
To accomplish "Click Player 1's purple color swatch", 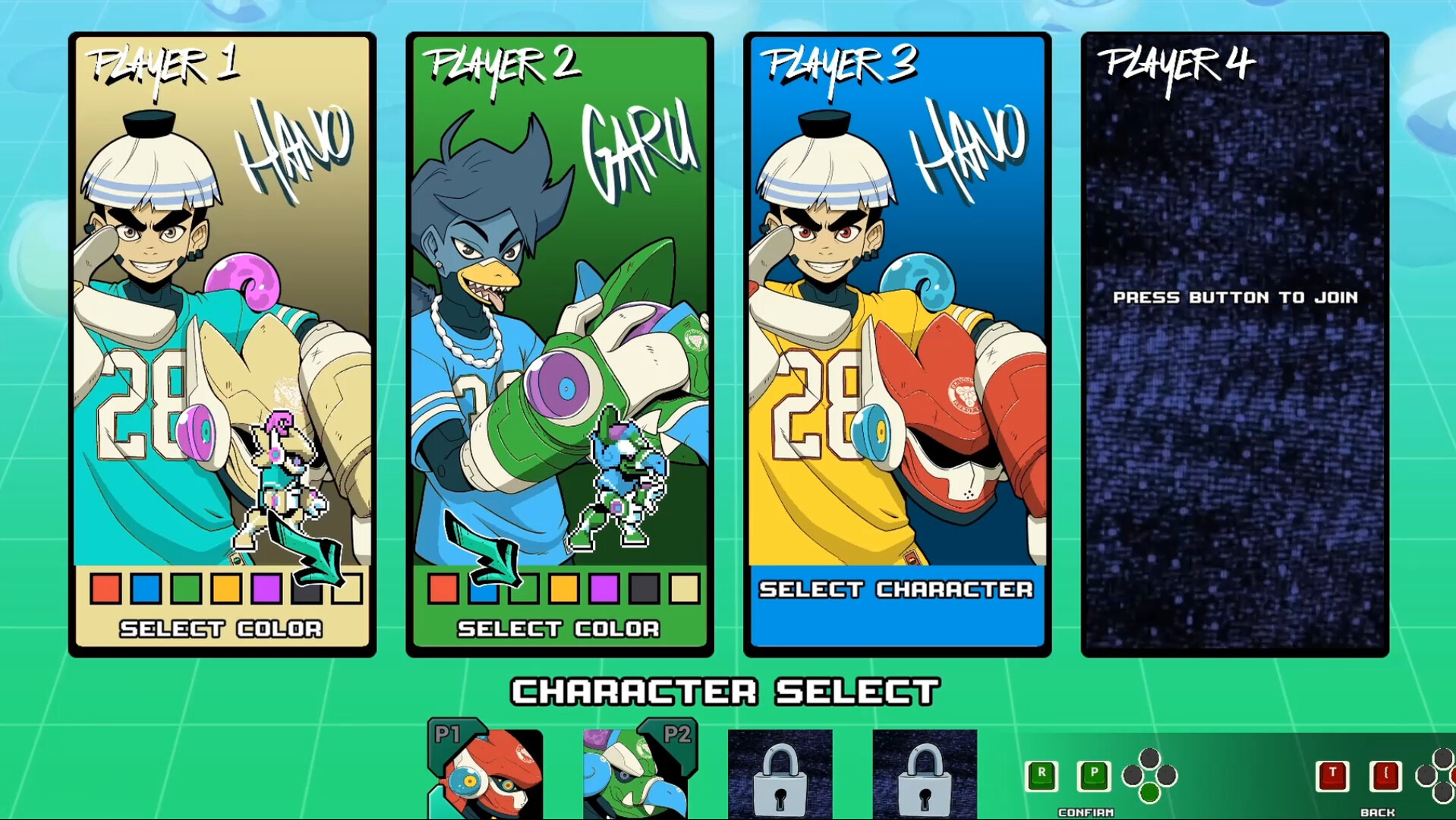I will point(266,589).
